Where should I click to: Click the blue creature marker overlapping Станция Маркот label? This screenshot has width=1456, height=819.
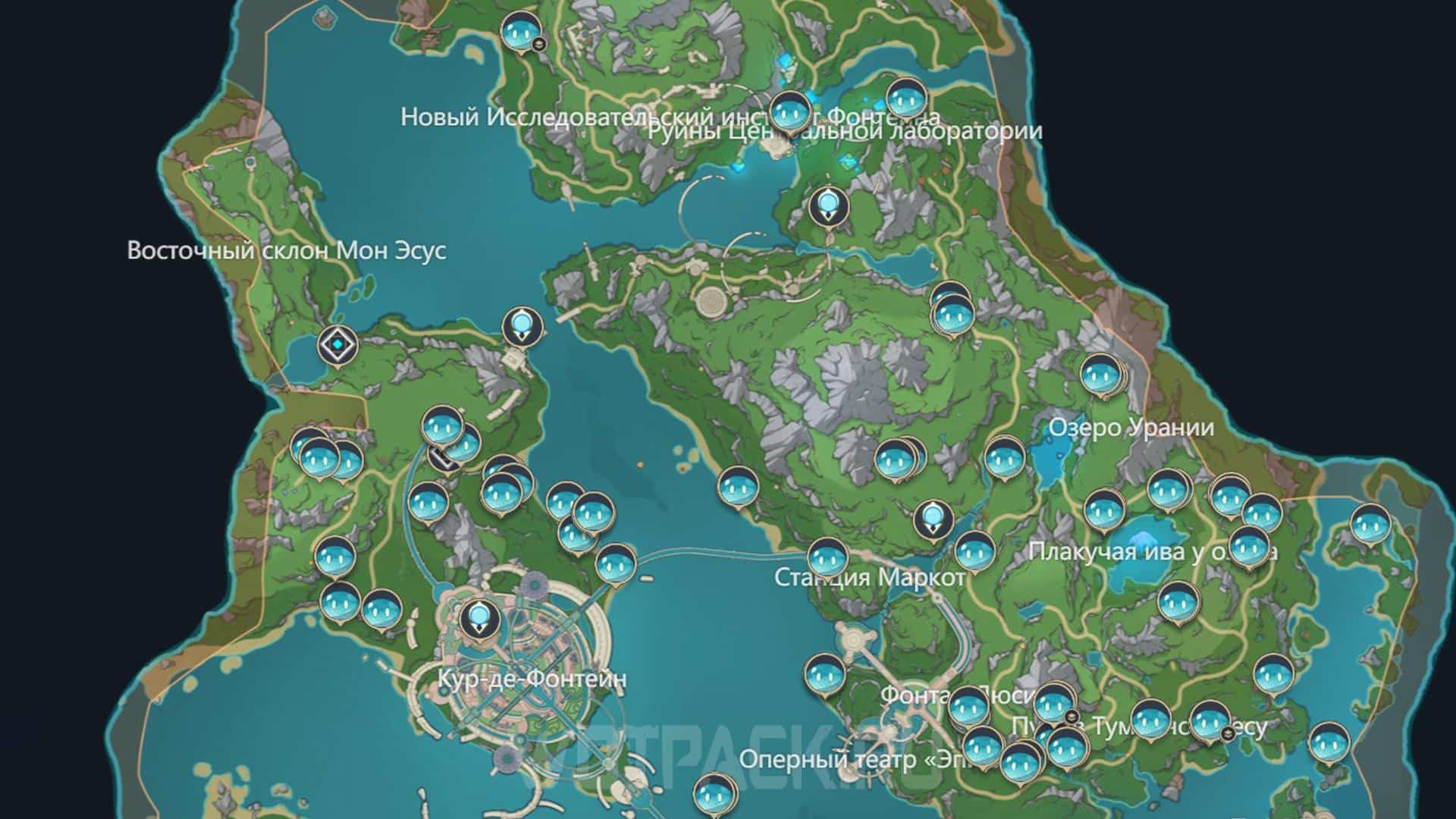(x=827, y=557)
